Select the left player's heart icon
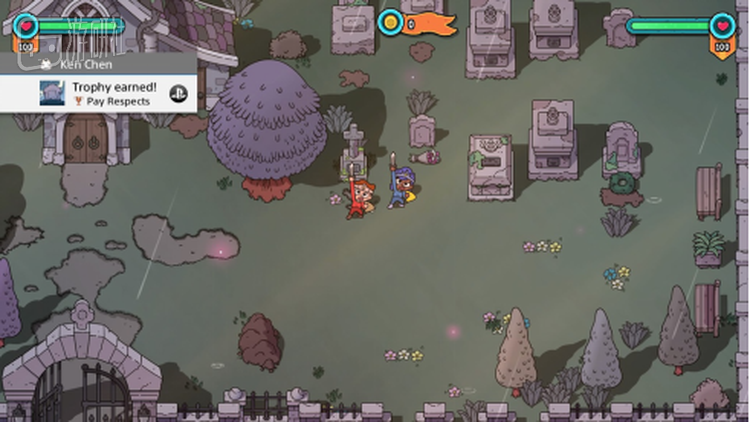This screenshot has height=422, width=750. (28, 26)
